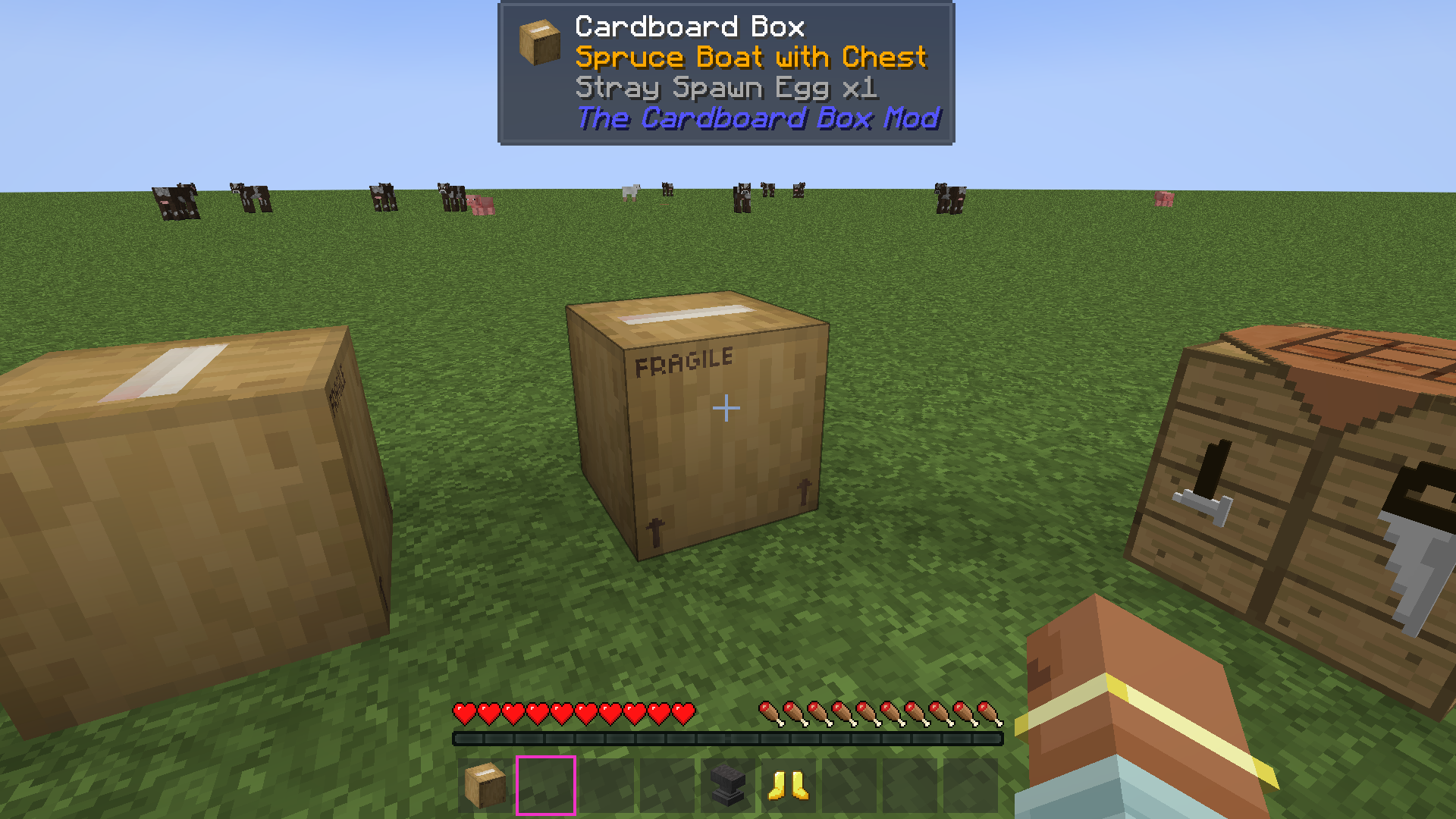Click the Cardboard Box tooltip title
This screenshot has height=819, width=1456.
(x=689, y=27)
